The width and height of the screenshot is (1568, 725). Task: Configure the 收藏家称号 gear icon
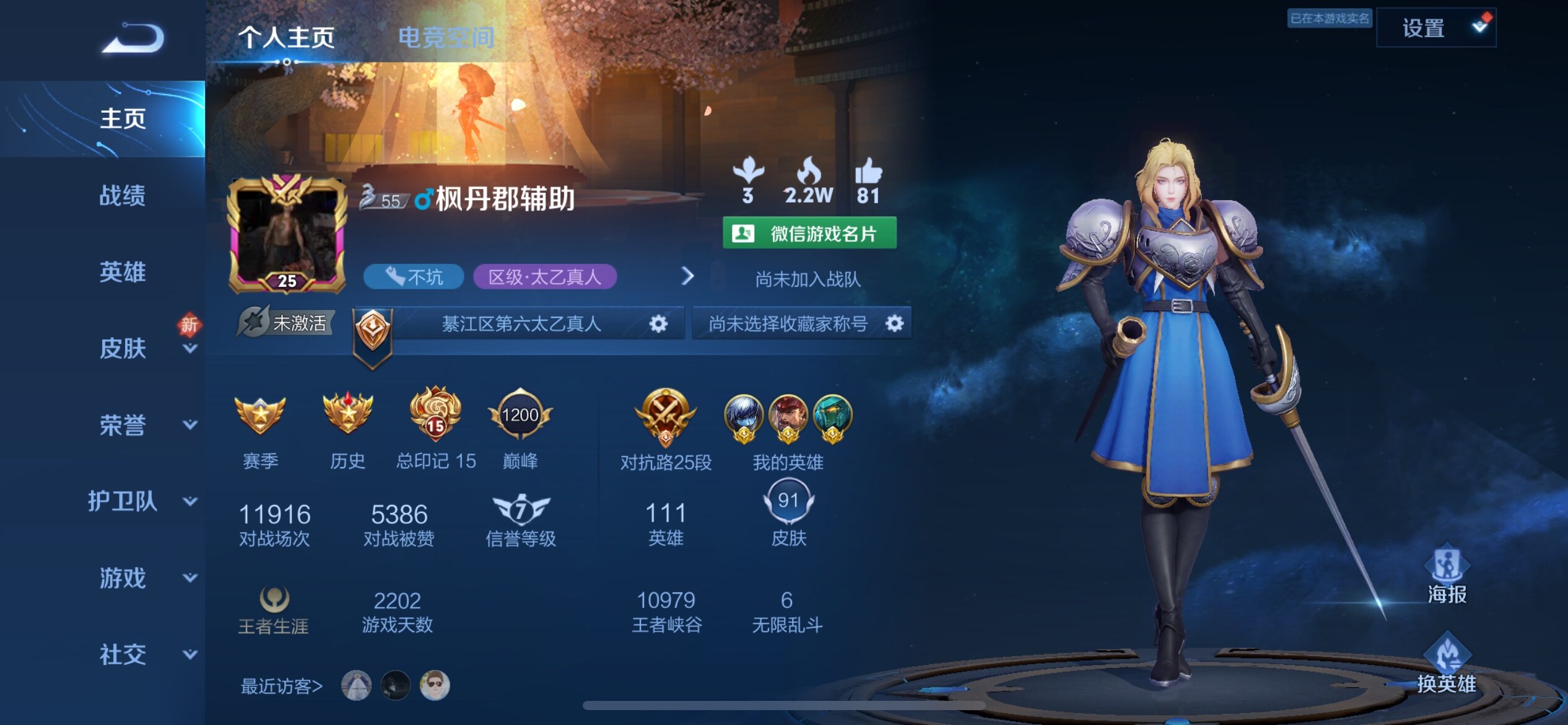894,323
